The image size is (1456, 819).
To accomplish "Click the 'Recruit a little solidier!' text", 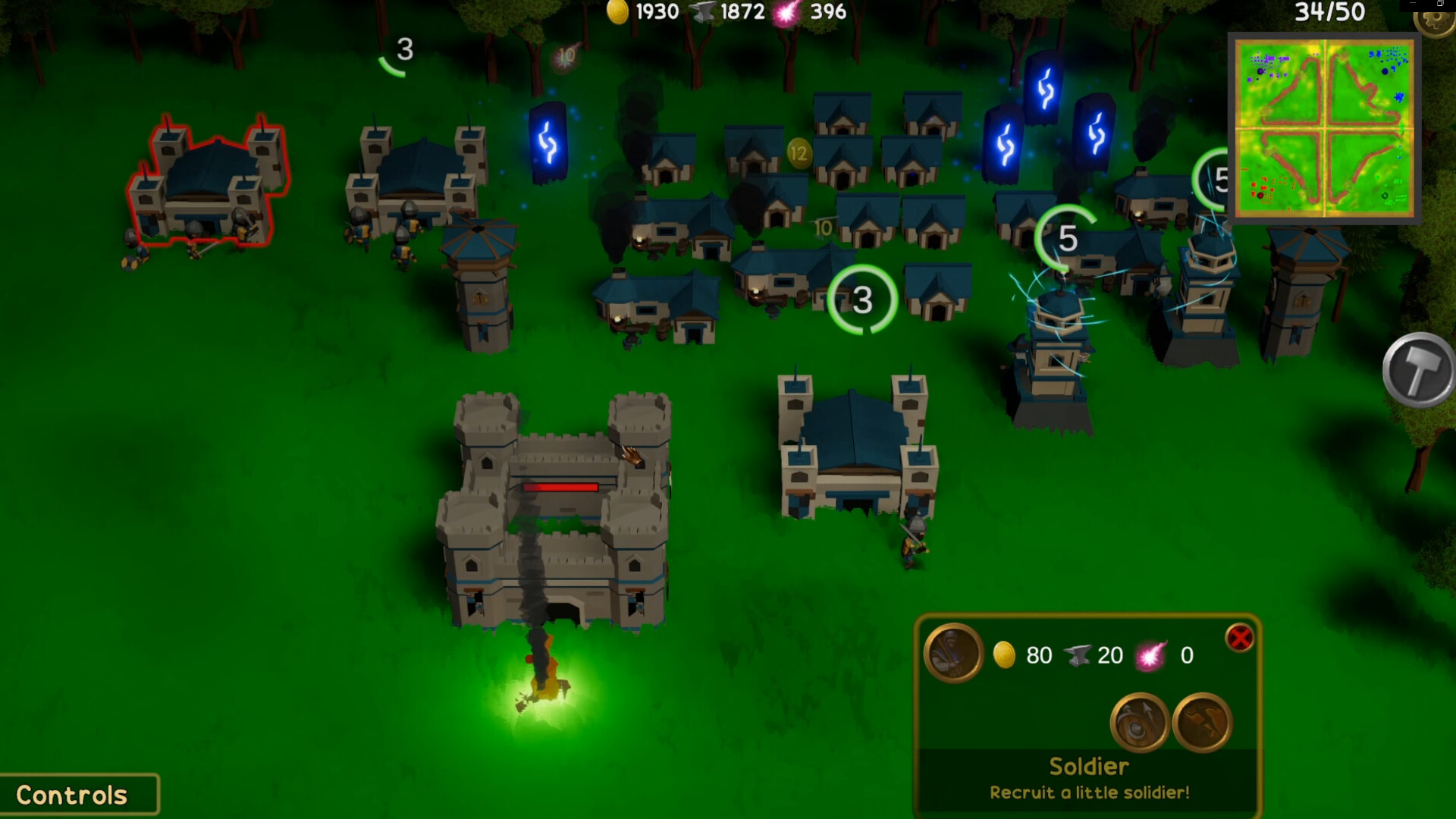I will click(1090, 792).
